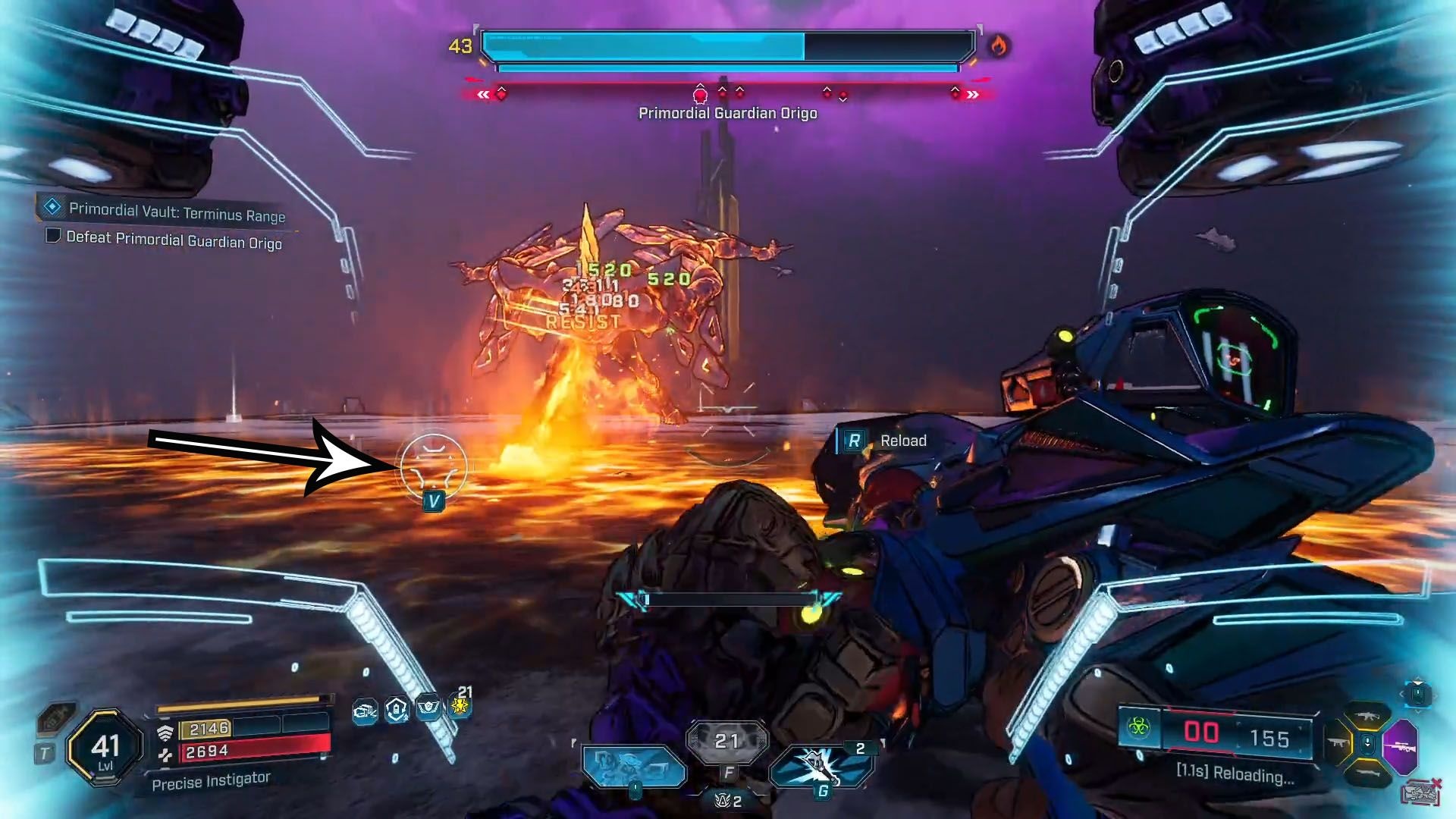Inspect the yellow buff icon with 21 stacks
Screen dimensions: 1456x819
[x=460, y=707]
